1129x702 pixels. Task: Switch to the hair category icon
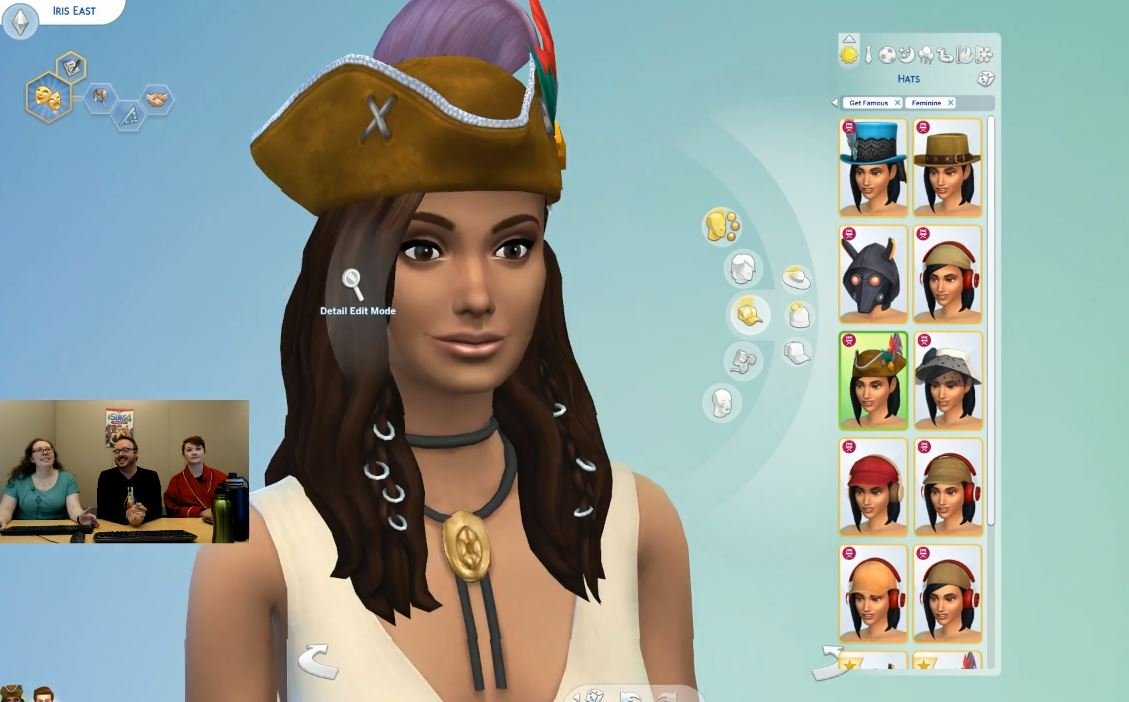click(x=742, y=268)
